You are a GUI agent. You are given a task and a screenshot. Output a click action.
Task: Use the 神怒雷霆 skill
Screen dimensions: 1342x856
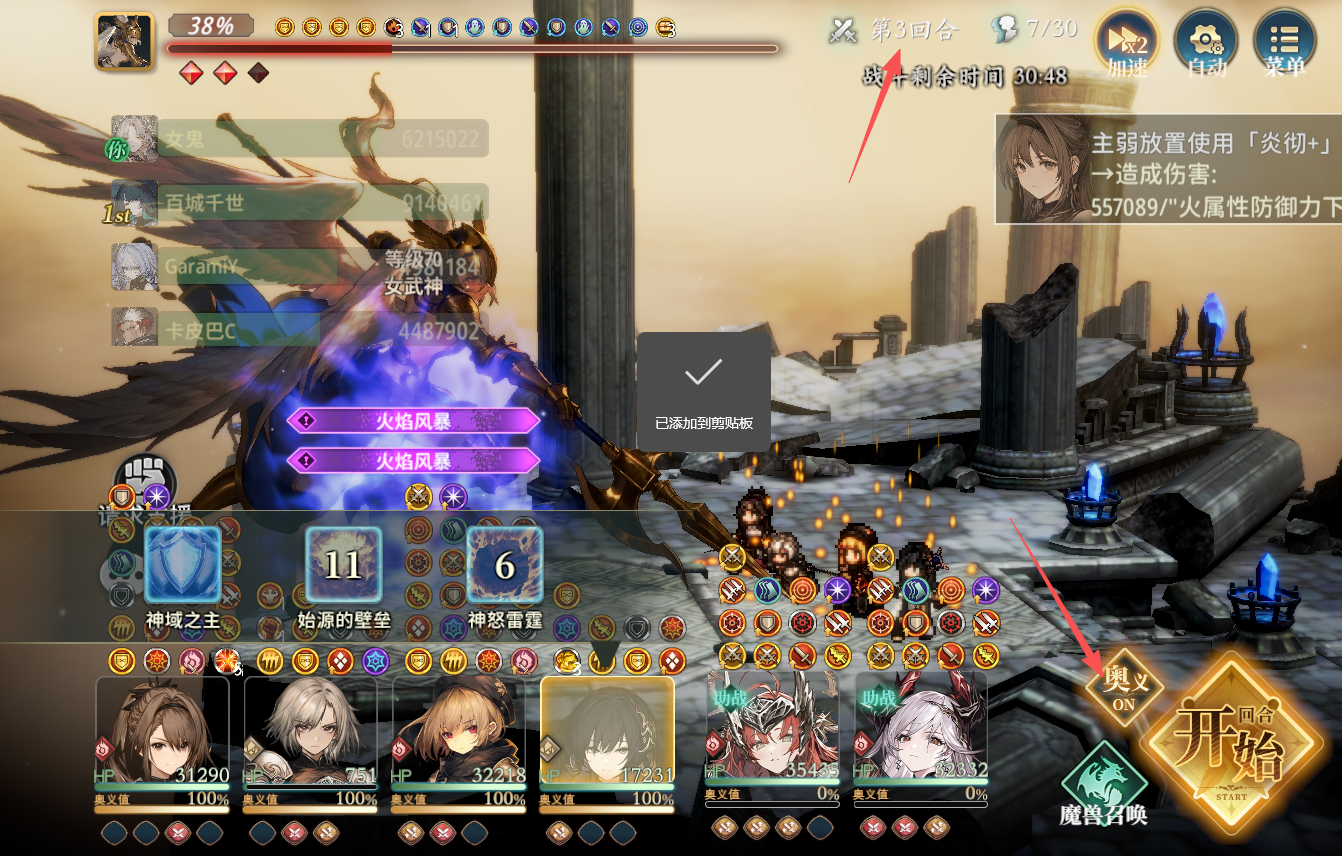[505, 566]
